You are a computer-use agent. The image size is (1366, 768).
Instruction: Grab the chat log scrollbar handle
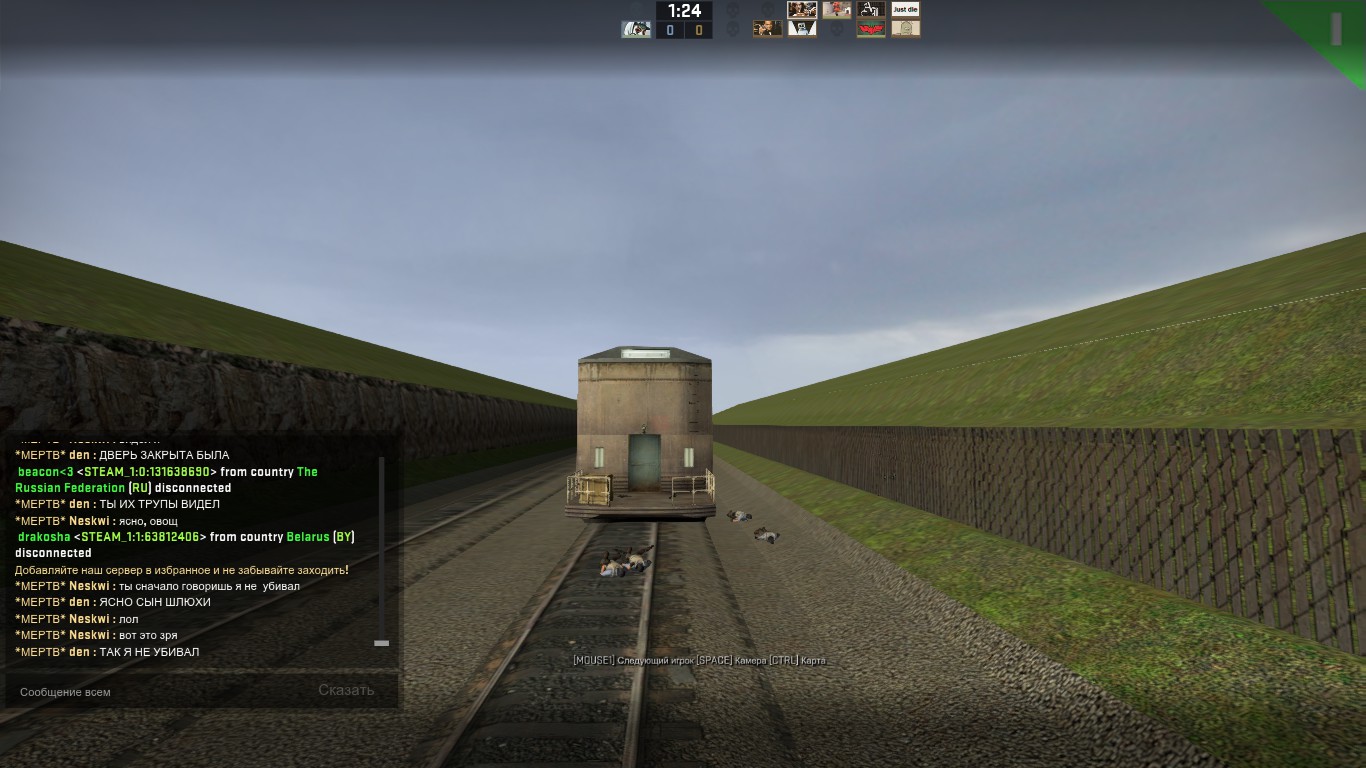pyautogui.click(x=381, y=643)
